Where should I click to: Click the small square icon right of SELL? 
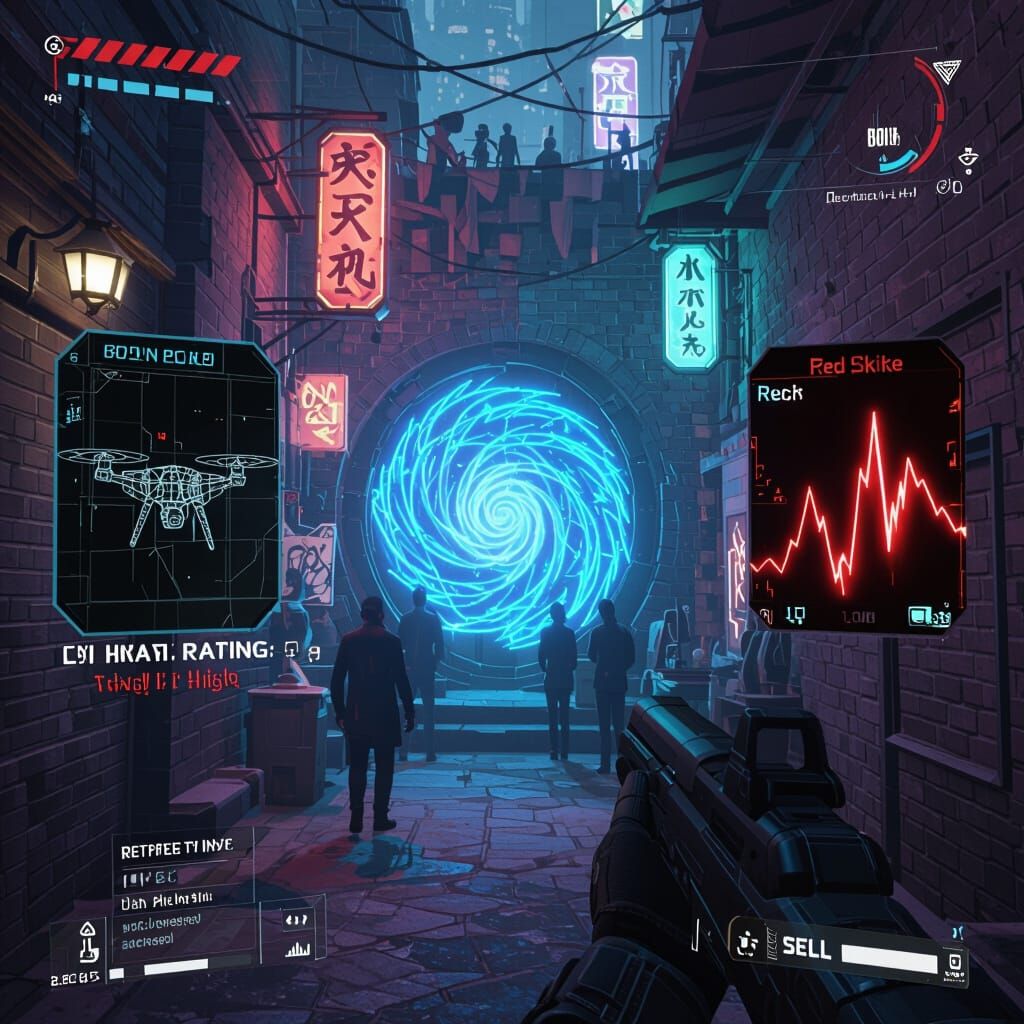[x=954, y=962]
